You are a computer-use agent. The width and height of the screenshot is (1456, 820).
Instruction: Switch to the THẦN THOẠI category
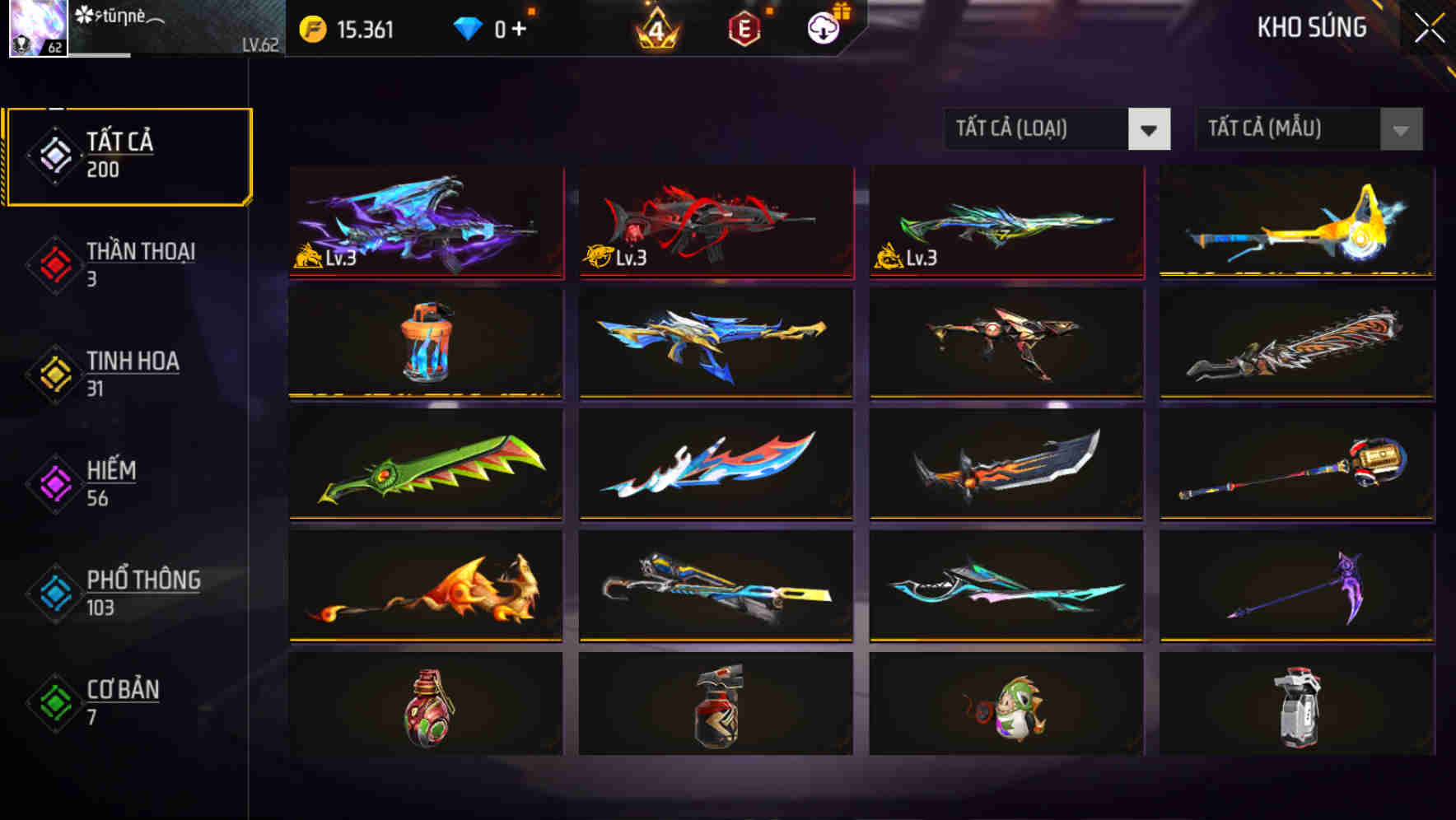coord(128,263)
